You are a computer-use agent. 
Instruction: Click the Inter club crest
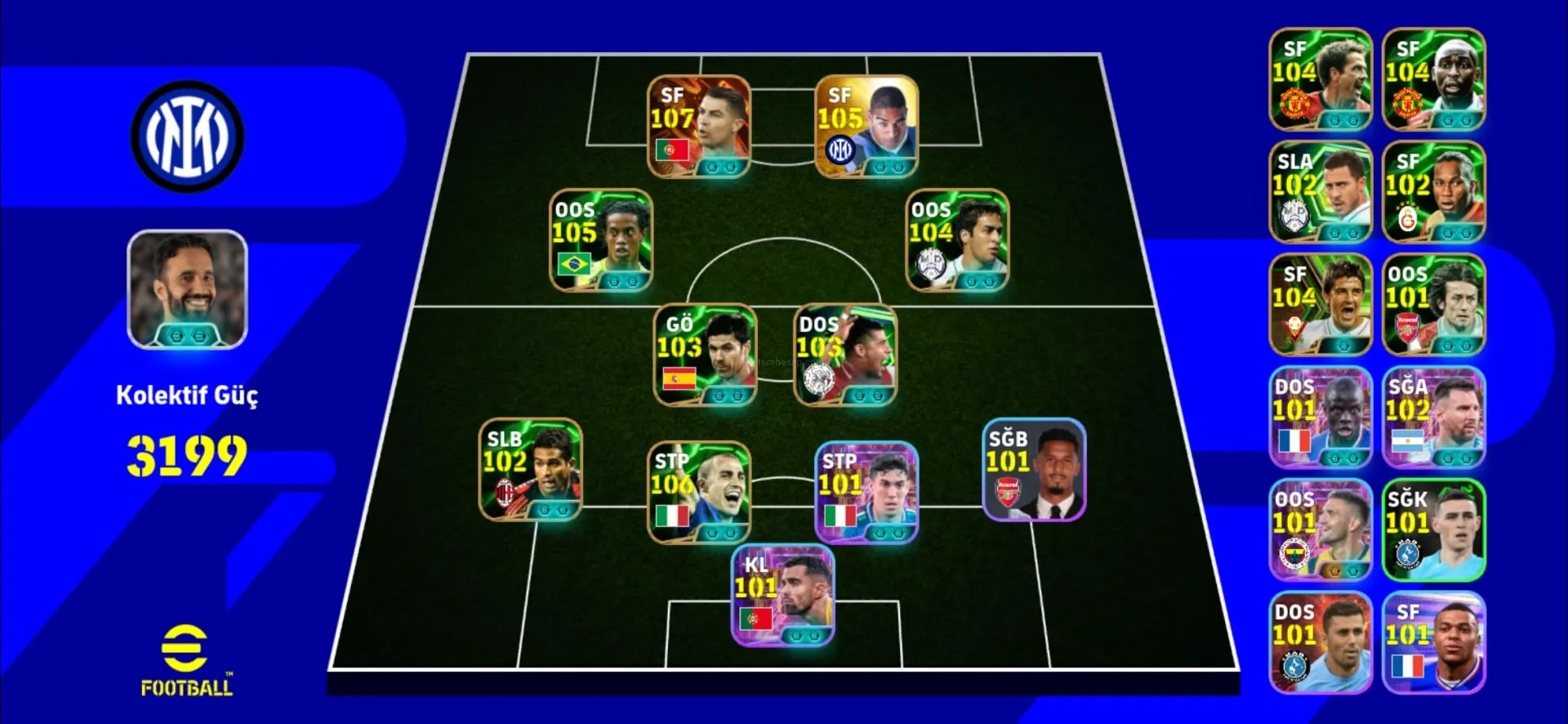click(x=187, y=136)
